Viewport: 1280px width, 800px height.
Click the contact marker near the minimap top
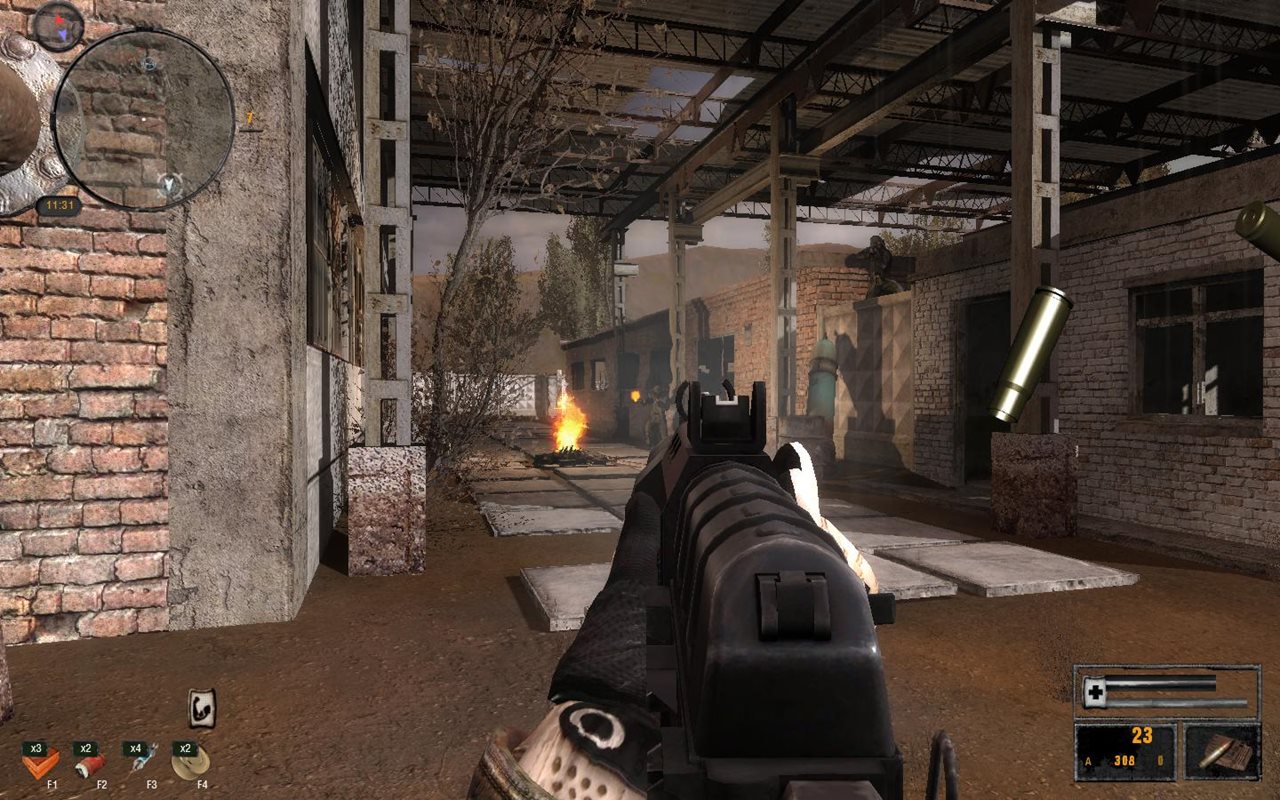pyautogui.click(x=149, y=65)
